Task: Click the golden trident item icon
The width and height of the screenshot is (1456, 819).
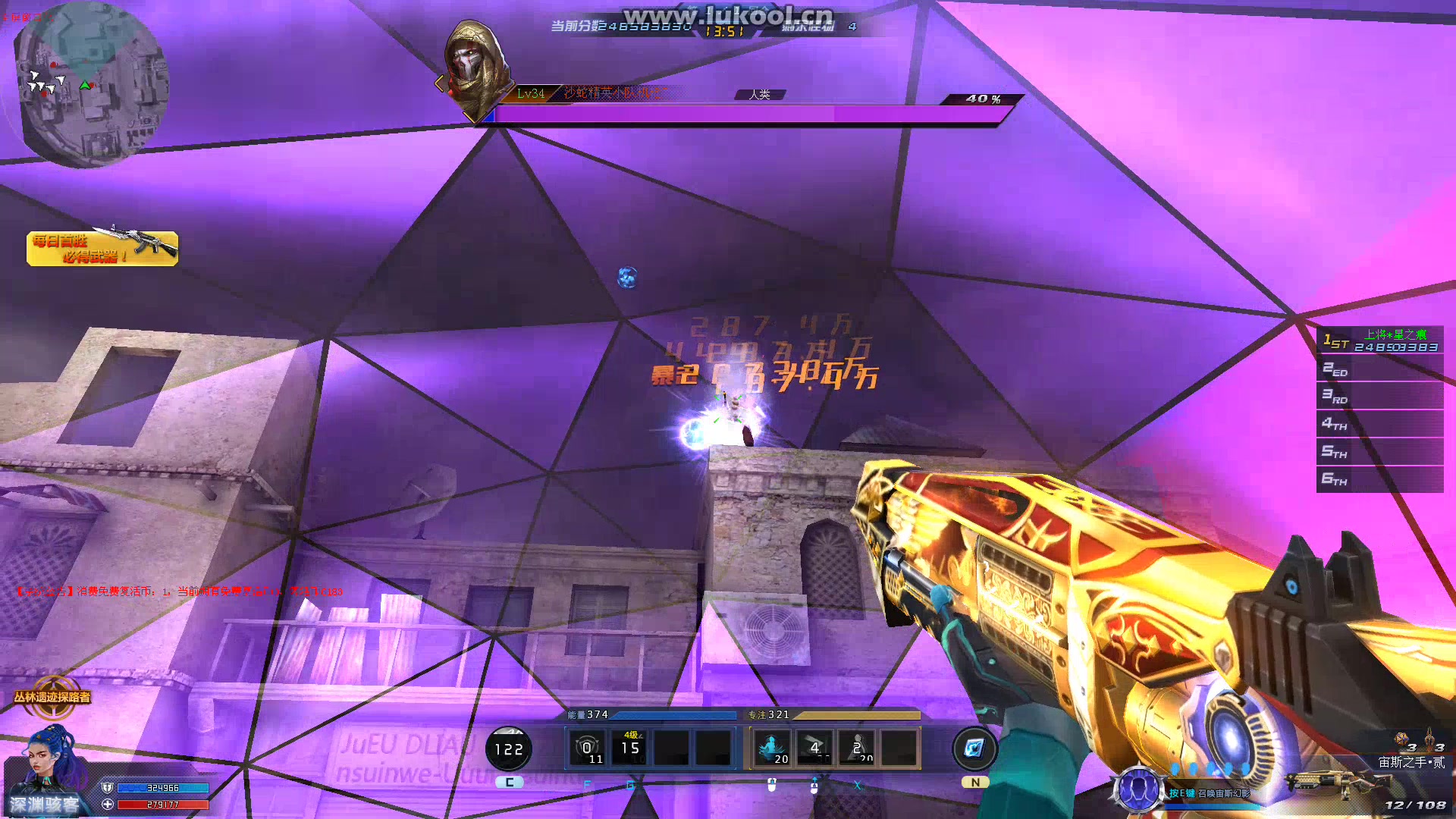Action: point(1429,738)
